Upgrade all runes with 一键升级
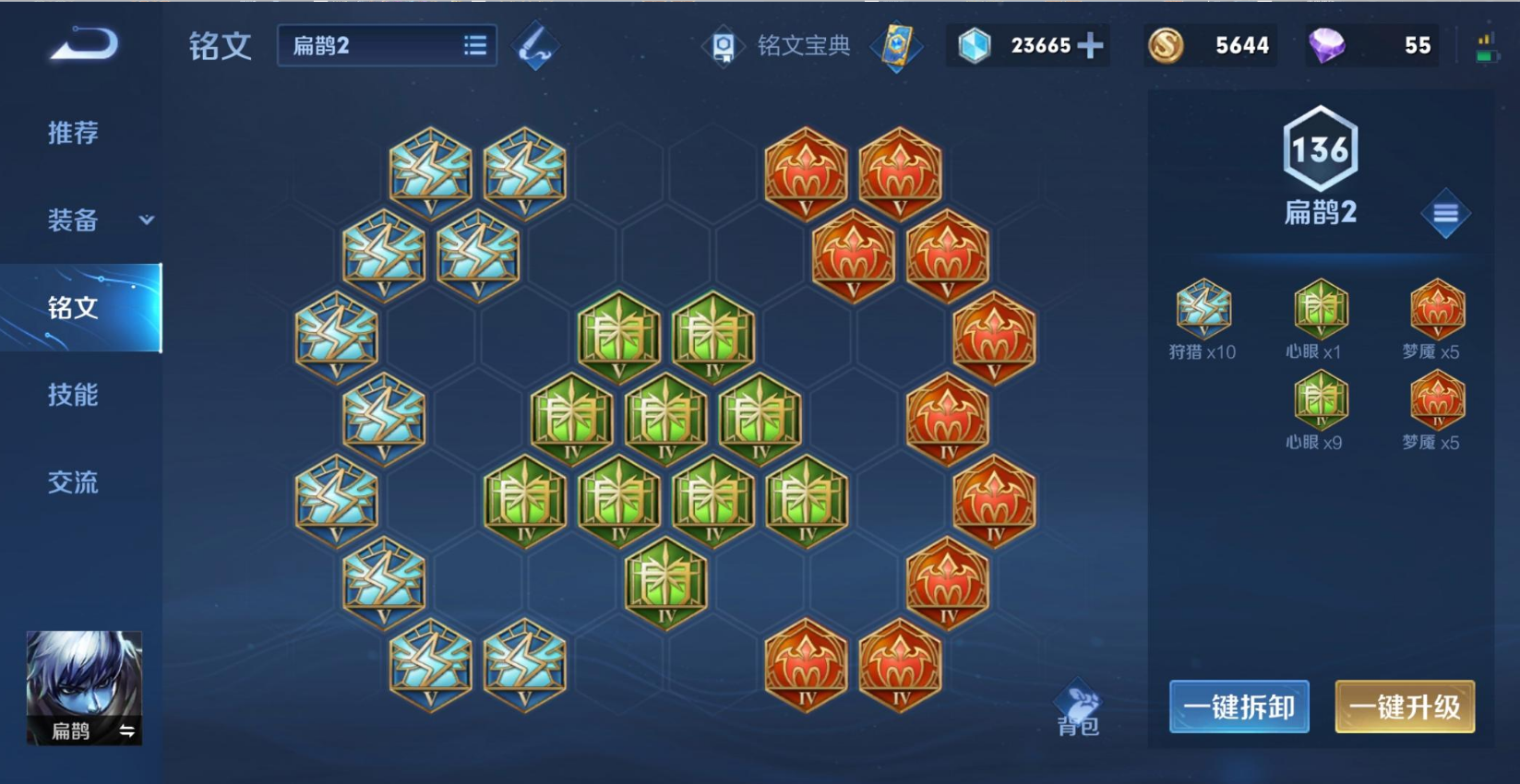 (x=1404, y=707)
